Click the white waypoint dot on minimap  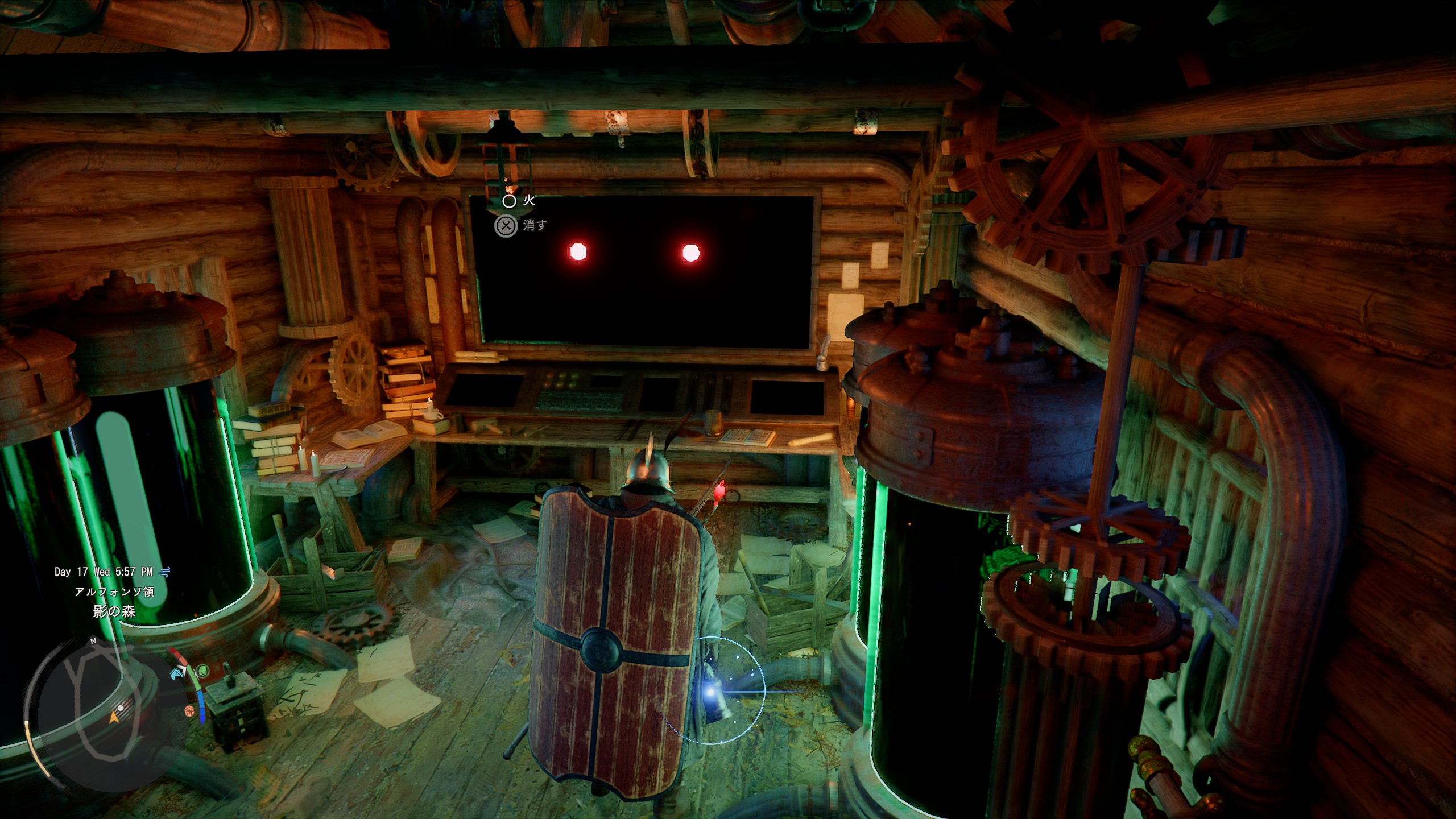coord(121,708)
